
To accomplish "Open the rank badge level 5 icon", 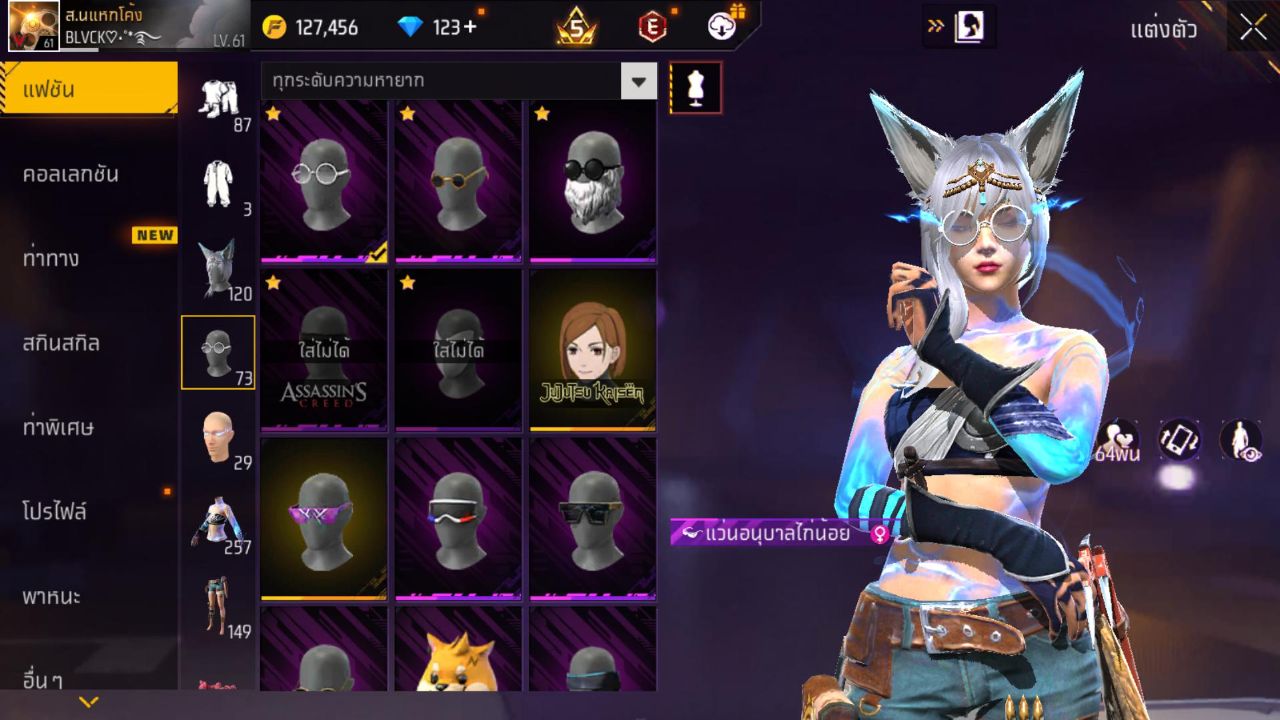I will pyautogui.click(x=575, y=27).
